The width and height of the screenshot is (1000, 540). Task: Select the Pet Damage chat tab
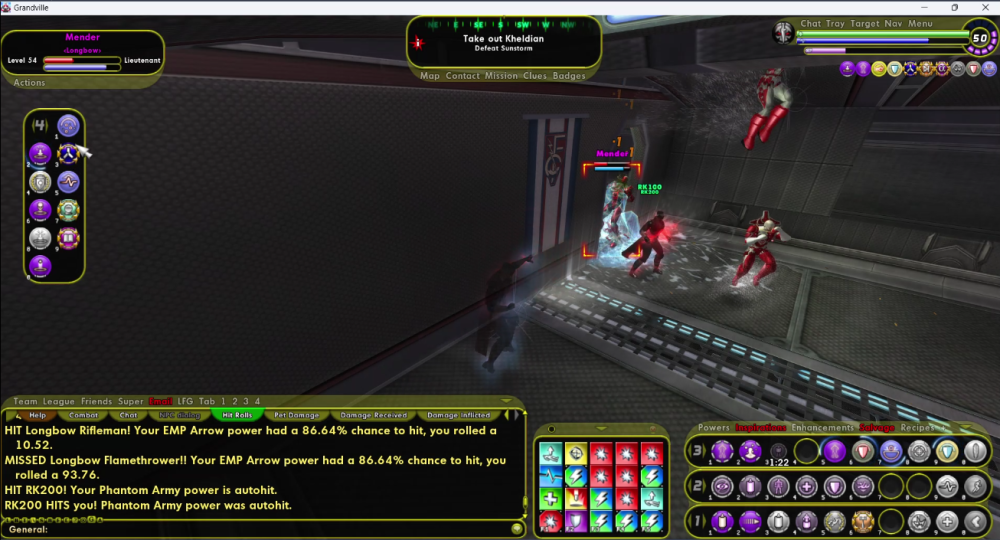click(x=296, y=415)
